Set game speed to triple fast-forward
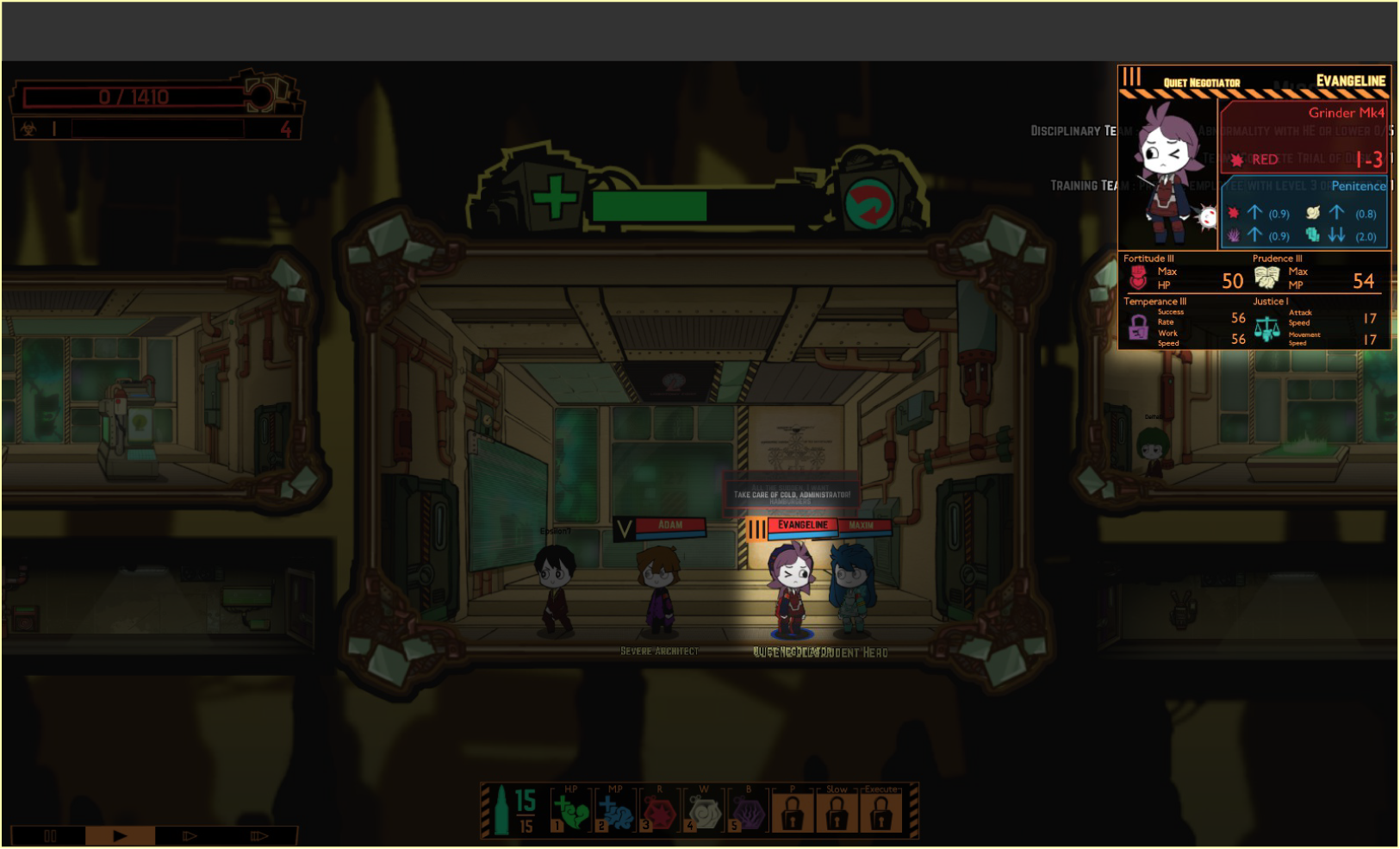Viewport: 1400px width, 849px height. [258, 835]
